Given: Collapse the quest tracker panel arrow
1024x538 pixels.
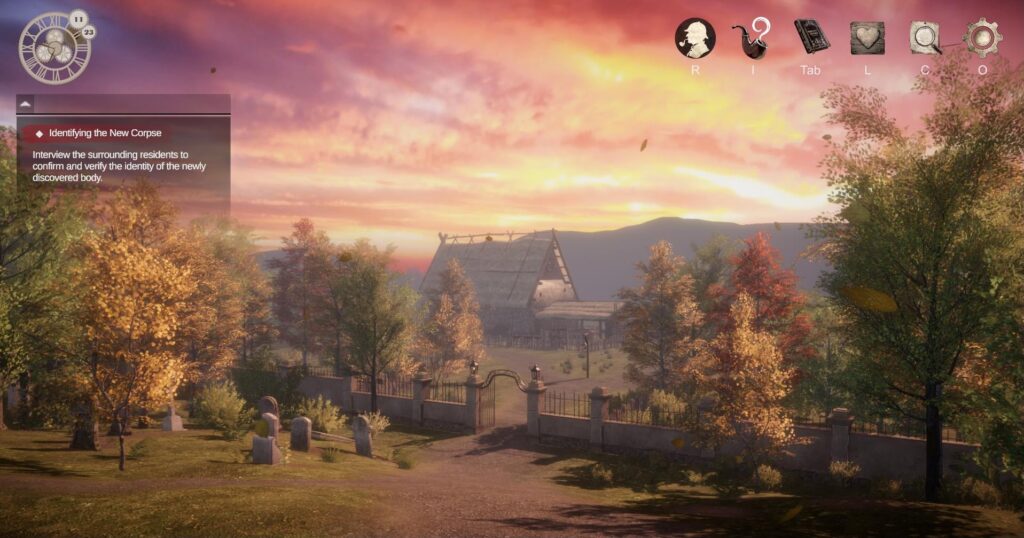Looking at the screenshot, I should [x=26, y=103].
